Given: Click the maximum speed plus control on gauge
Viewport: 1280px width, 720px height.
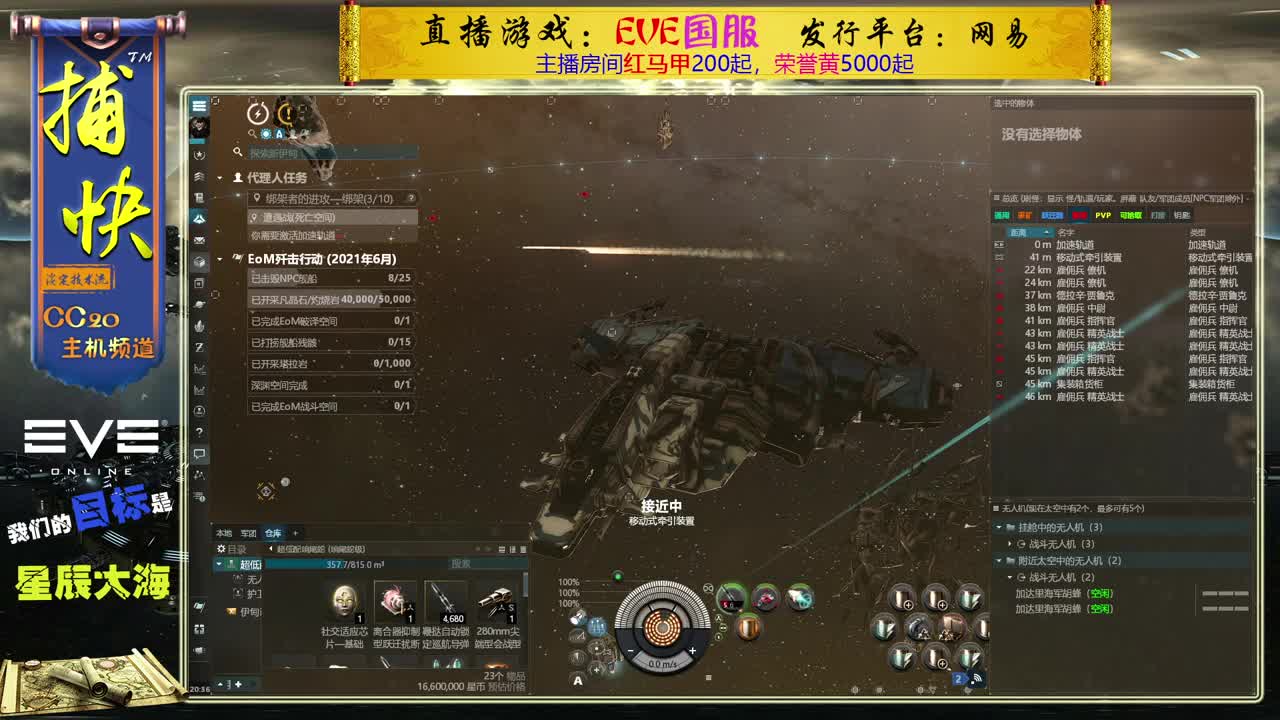Looking at the screenshot, I should click(x=693, y=650).
